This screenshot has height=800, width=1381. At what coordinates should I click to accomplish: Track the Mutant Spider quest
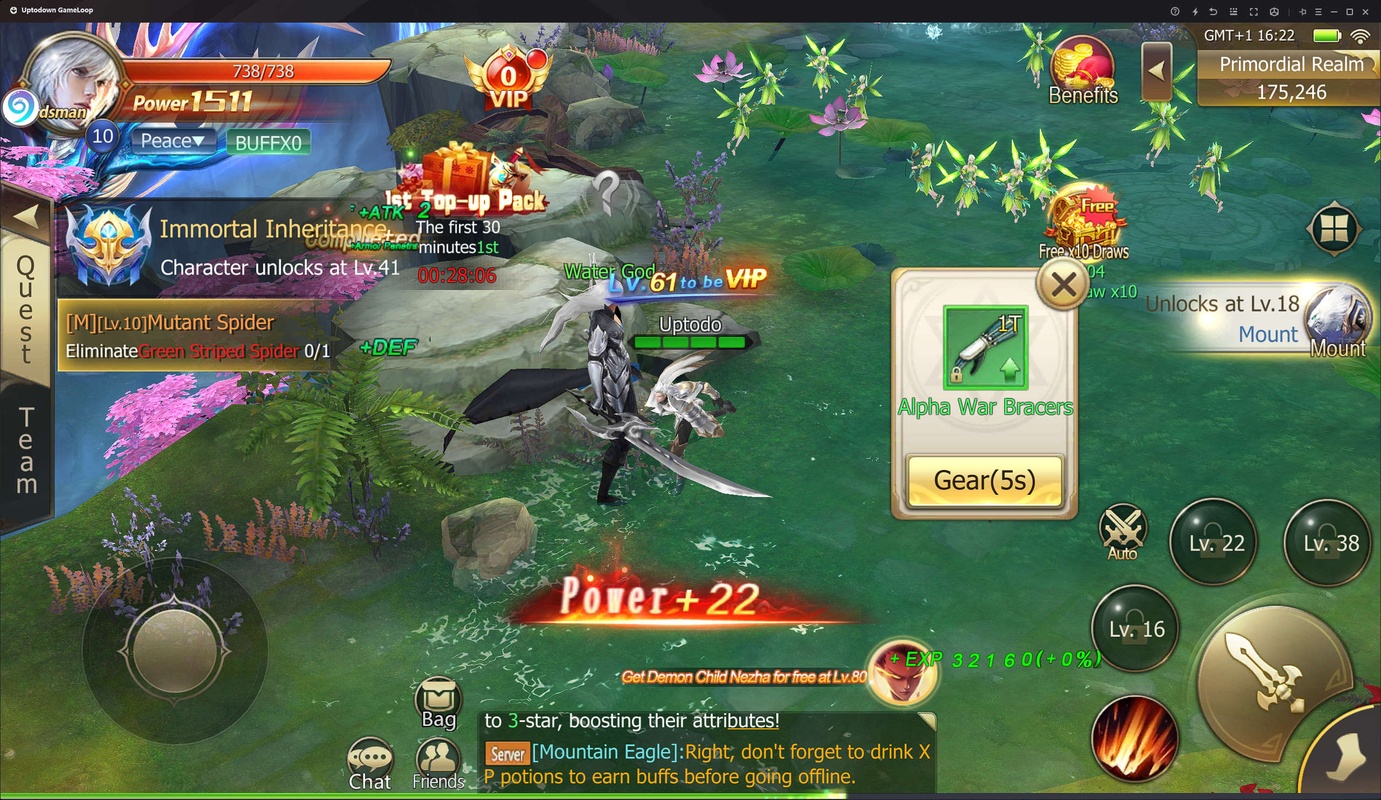point(195,336)
